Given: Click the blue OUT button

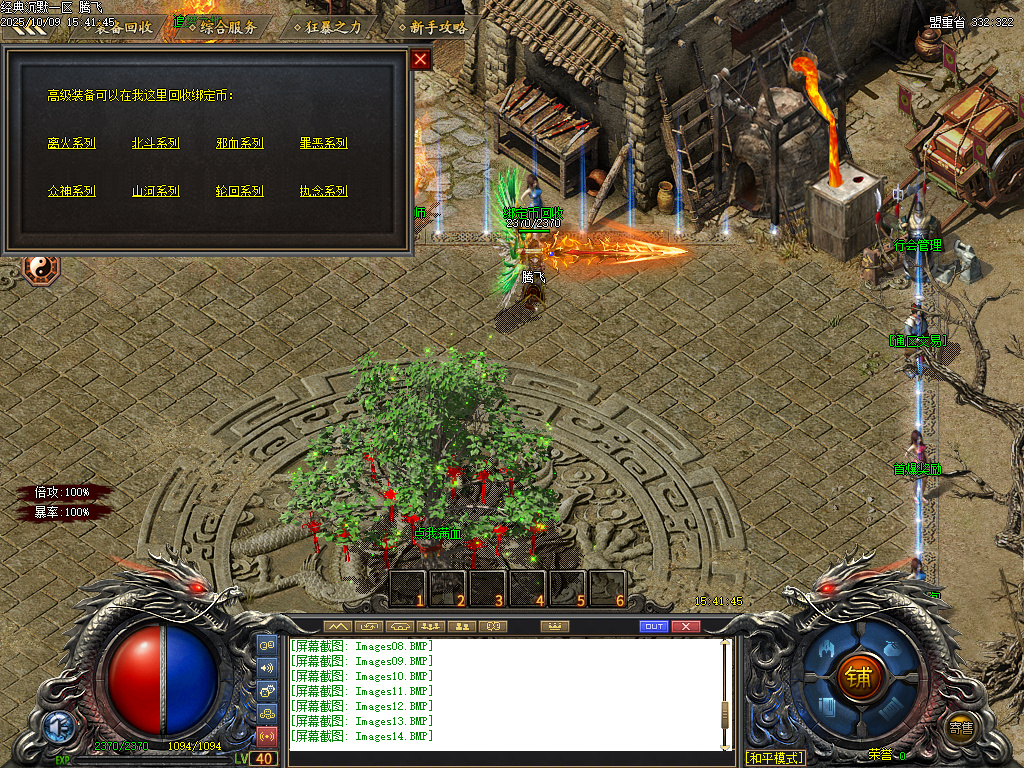Looking at the screenshot, I should tap(654, 626).
